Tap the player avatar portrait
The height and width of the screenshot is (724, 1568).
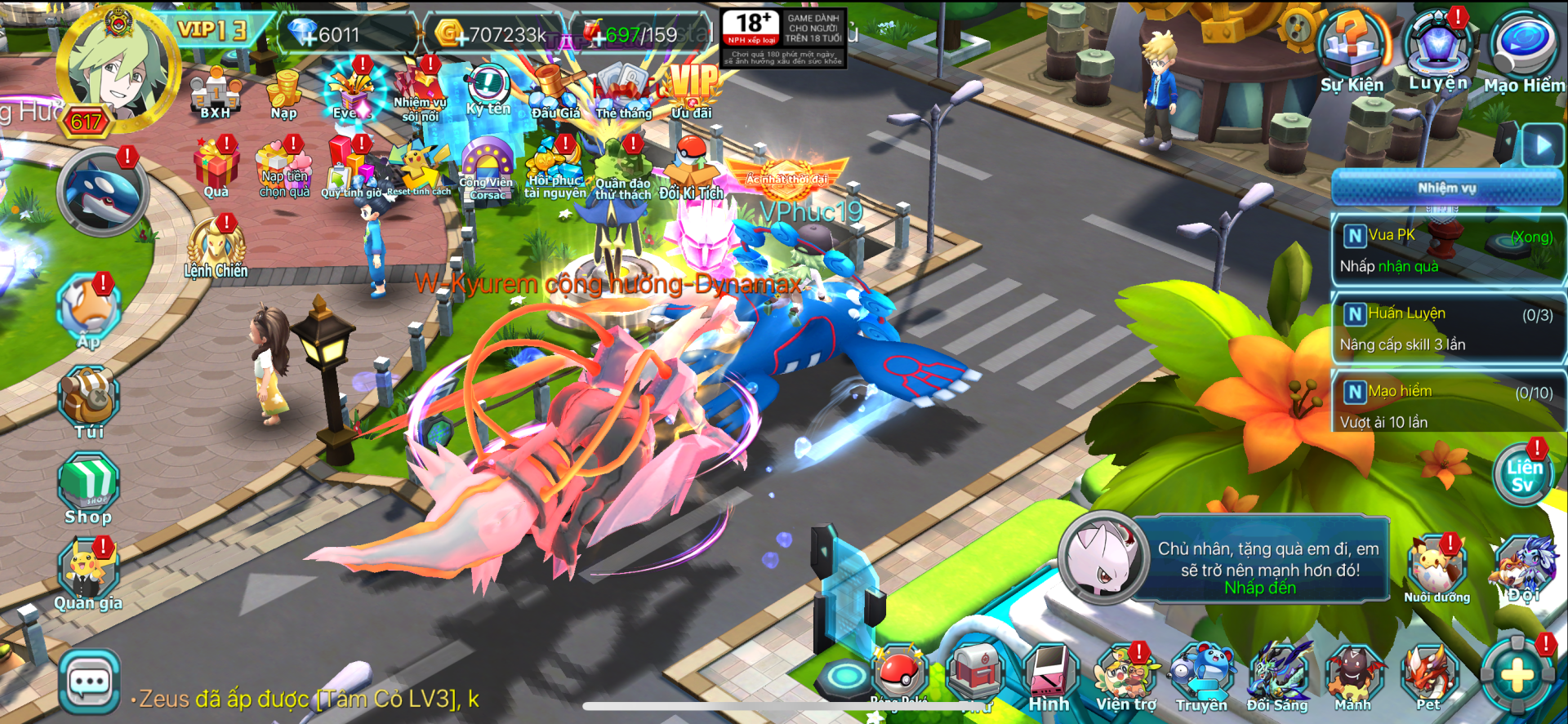[x=118, y=69]
